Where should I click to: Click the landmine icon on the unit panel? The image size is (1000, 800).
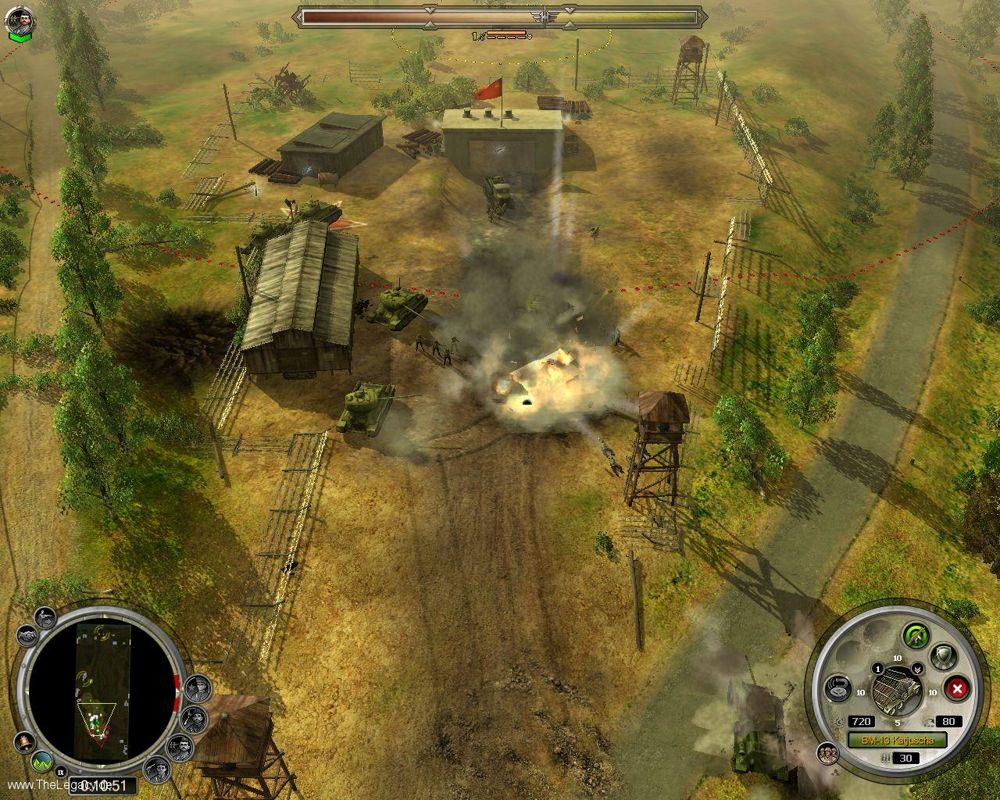(839, 687)
